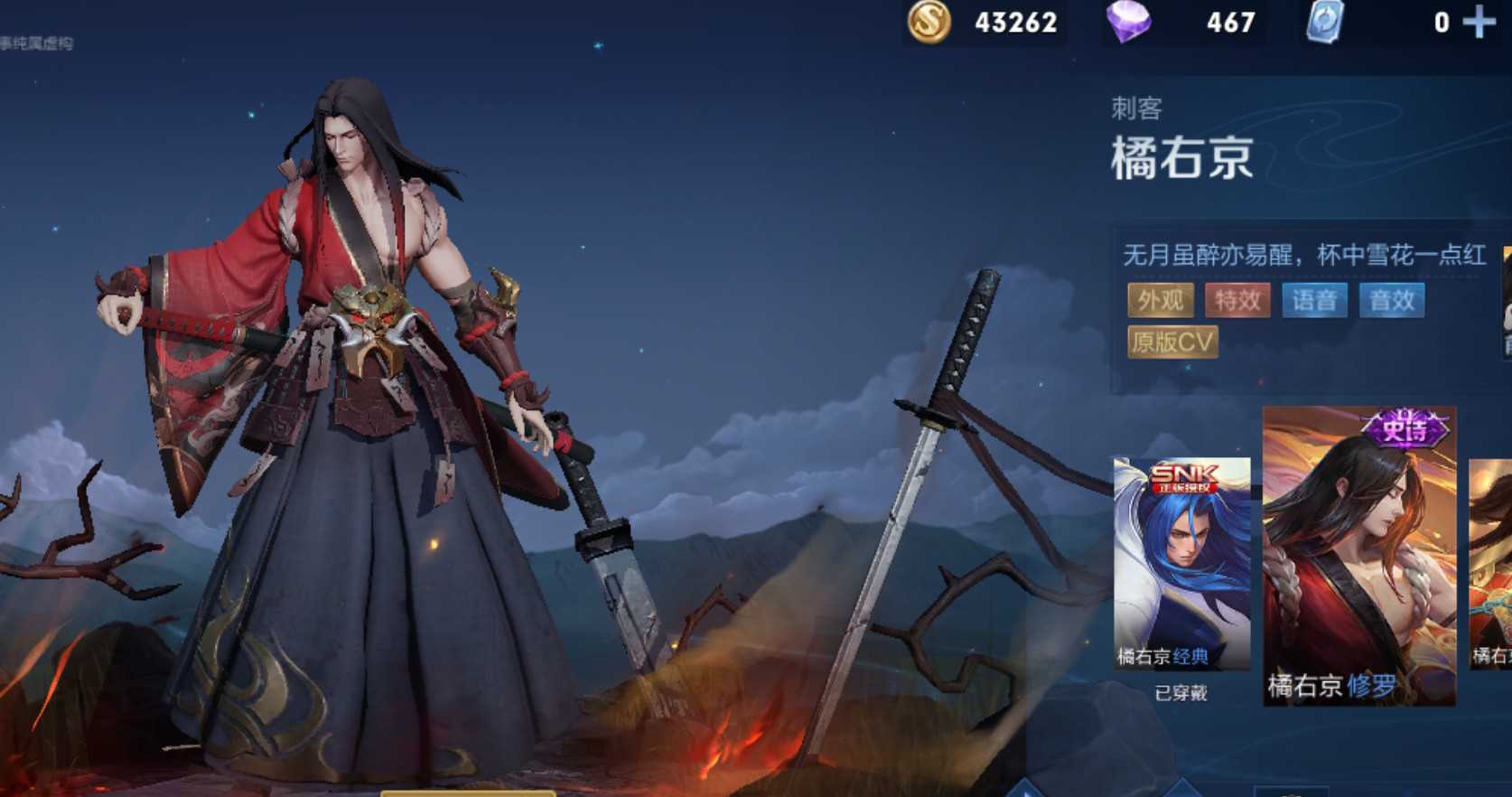Open the purple diamond currency icon
The image size is (1512, 797).
(1129, 22)
